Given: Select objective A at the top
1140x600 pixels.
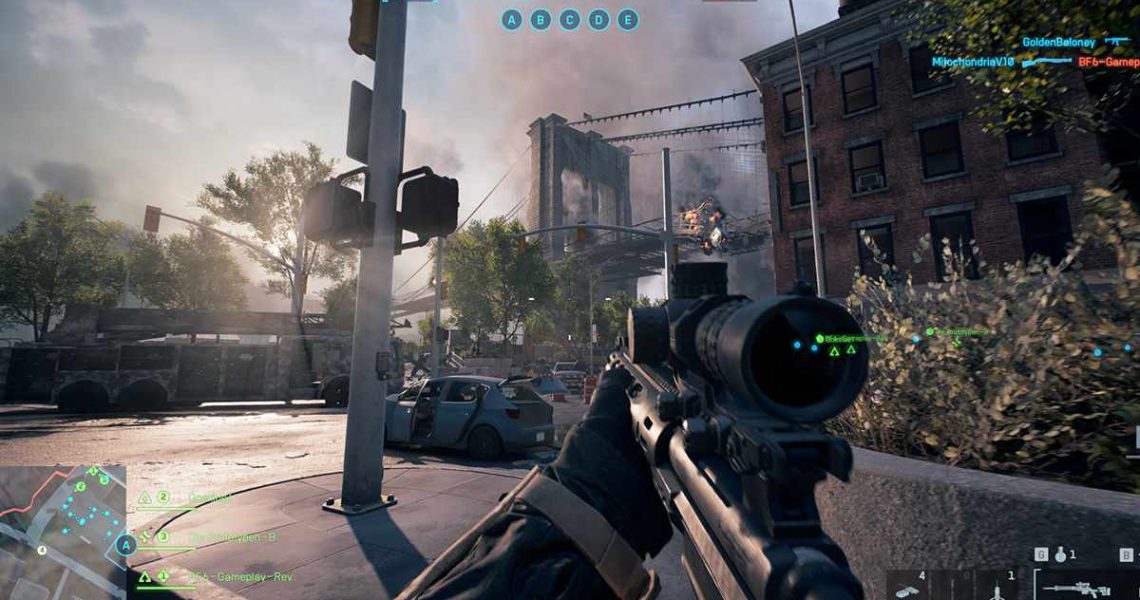Looking at the screenshot, I should [x=511, y=19].
